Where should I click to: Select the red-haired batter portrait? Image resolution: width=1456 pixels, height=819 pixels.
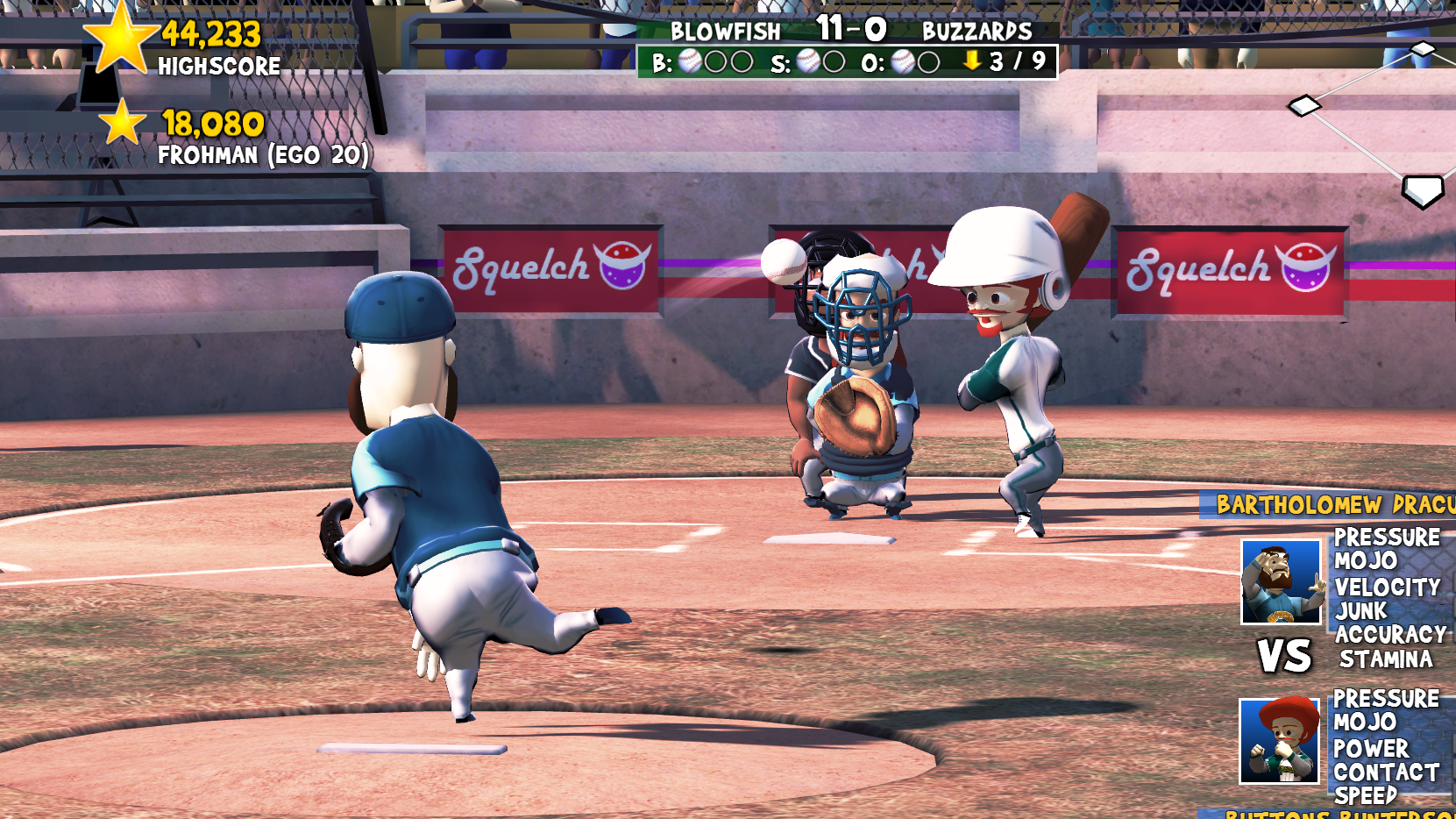[1279, 741]
